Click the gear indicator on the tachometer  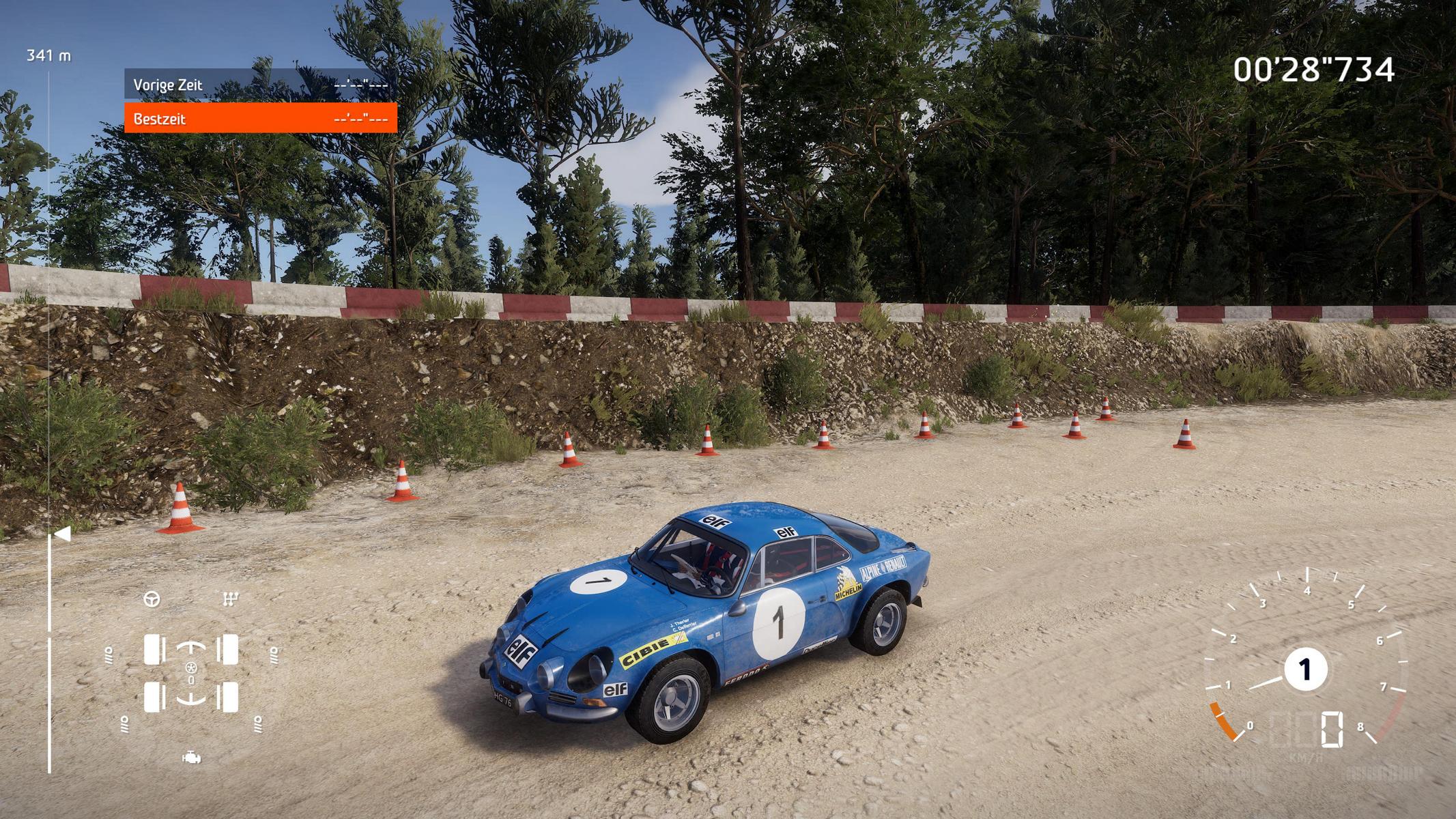[x=1305, y=670]
